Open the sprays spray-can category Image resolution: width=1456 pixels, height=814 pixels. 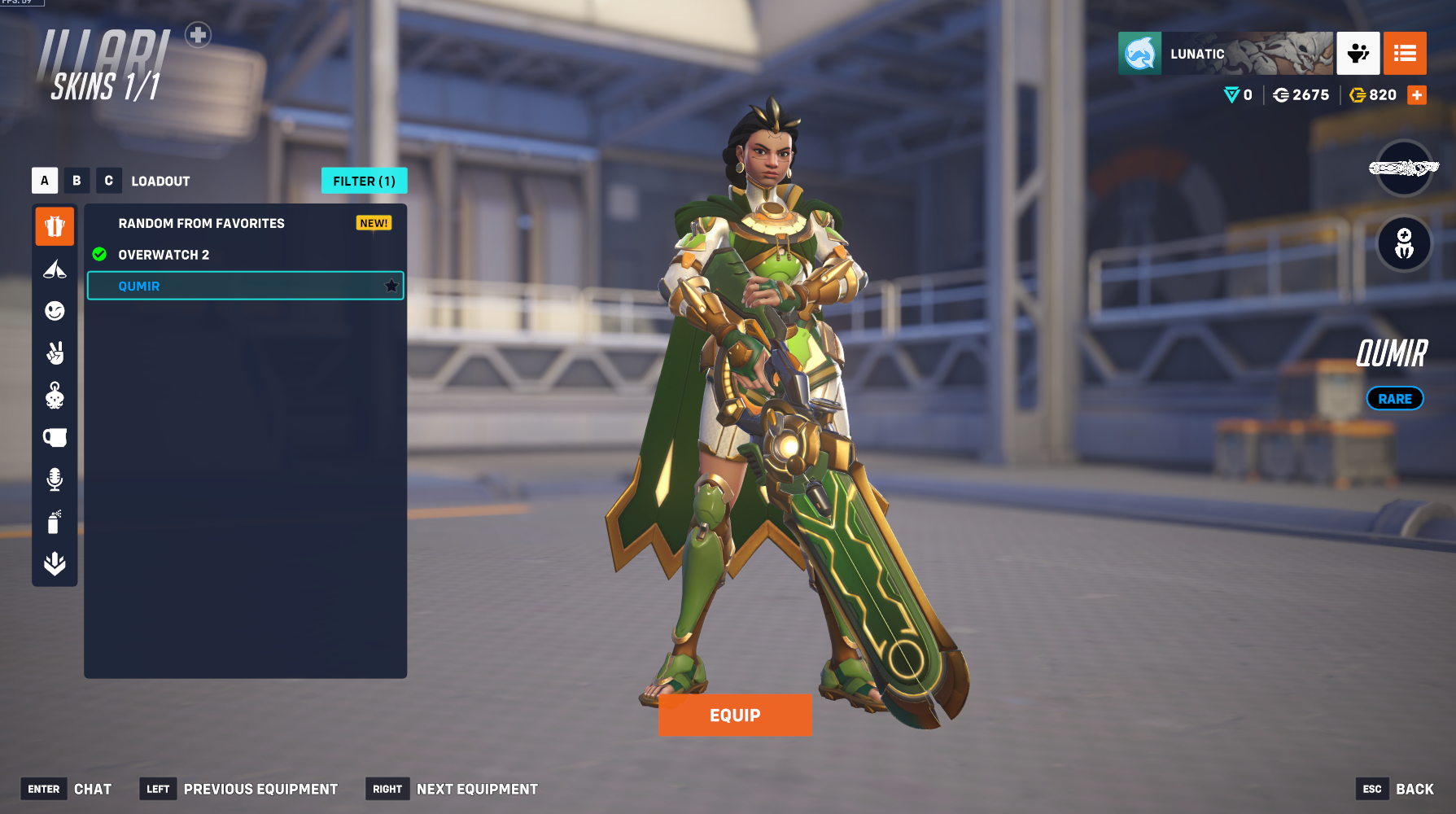pyautogui.click(x=55, y=522)
